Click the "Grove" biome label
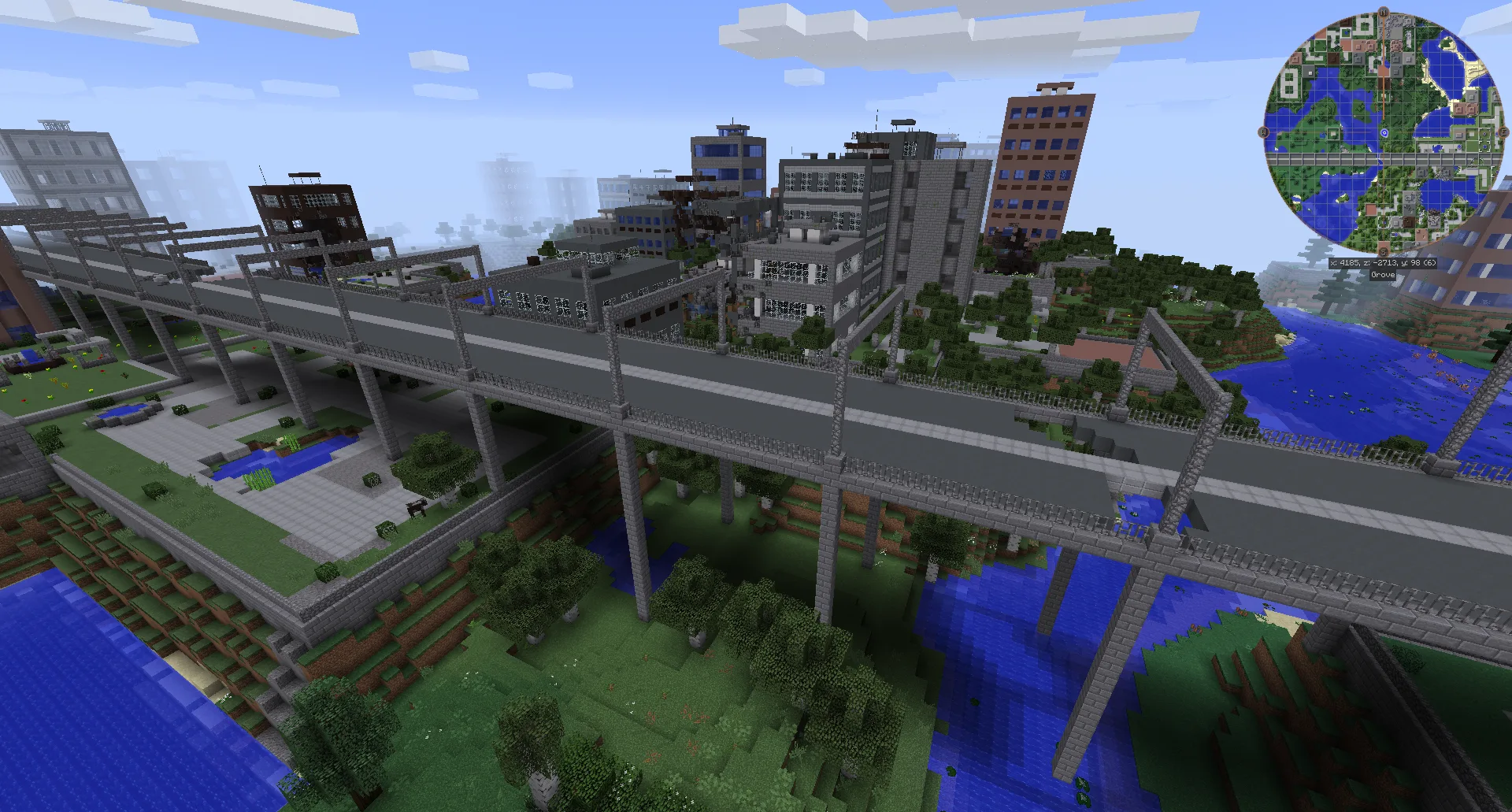 1383,274
